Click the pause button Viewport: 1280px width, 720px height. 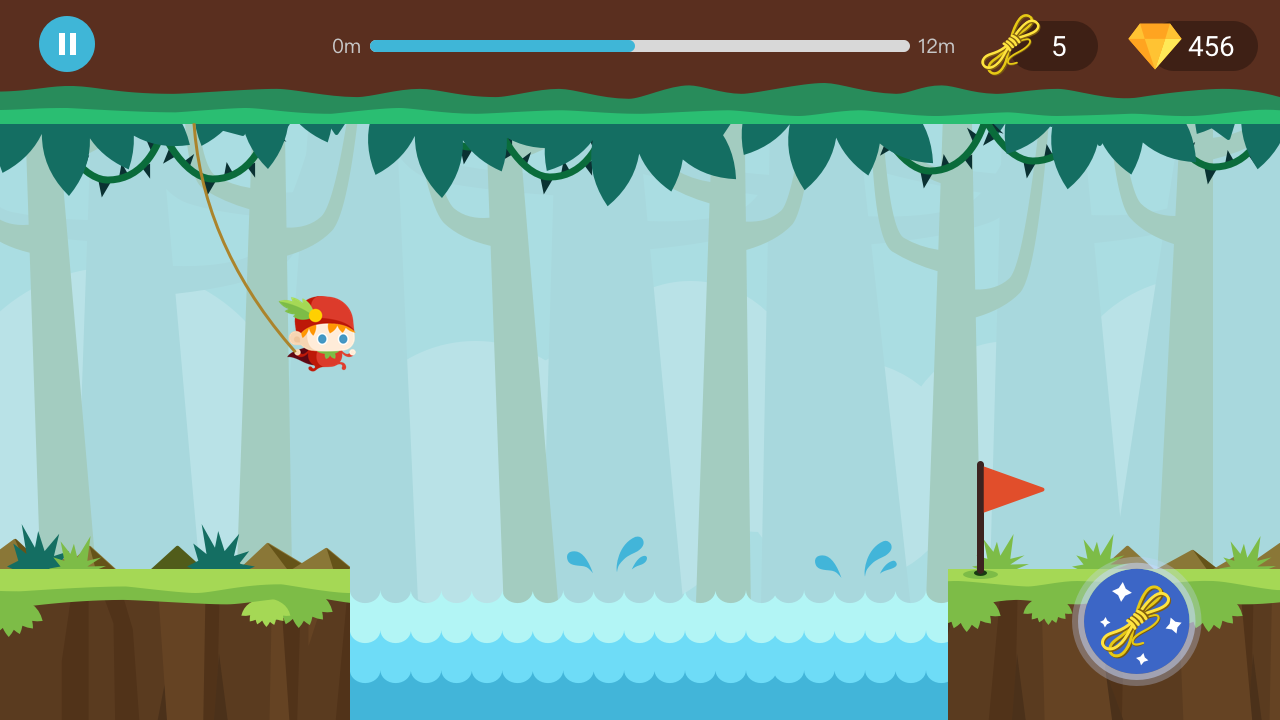[66, 43]
